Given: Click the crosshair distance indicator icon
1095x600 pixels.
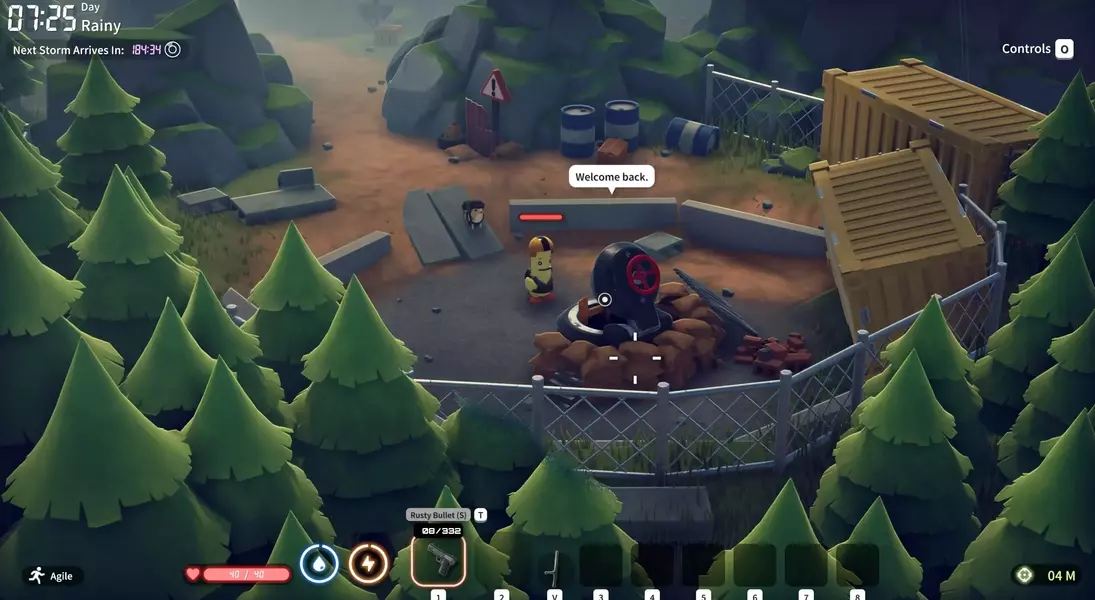Looking at the screenshot, I should [x=1023, y=575].
